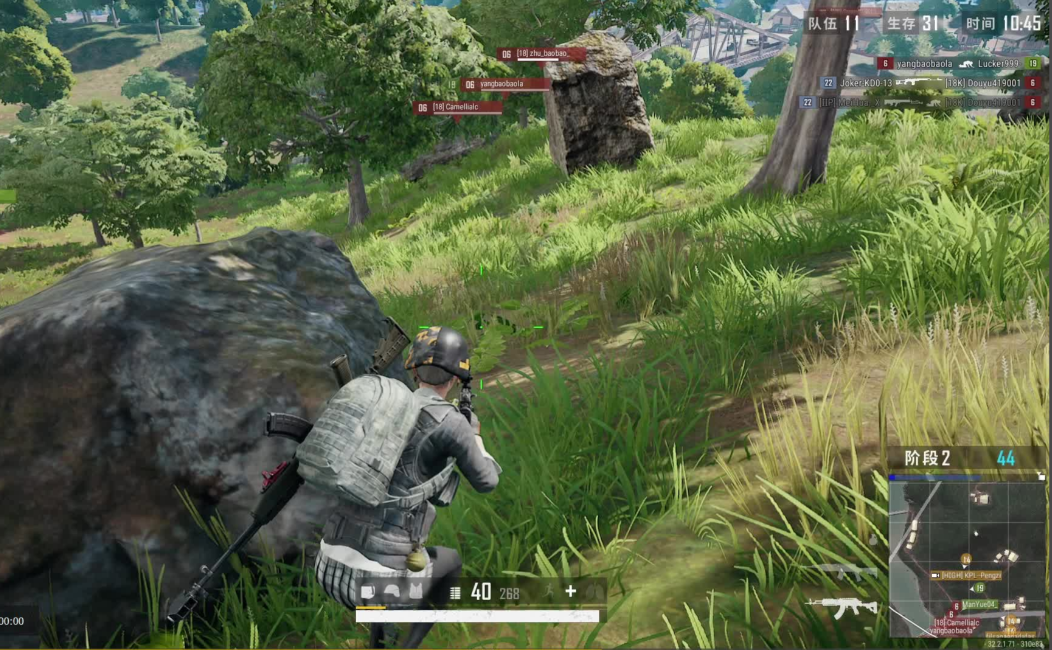Click the healing plus icon
The width and height of the screenshot is (1052, 650).
(x=570, y=592)
